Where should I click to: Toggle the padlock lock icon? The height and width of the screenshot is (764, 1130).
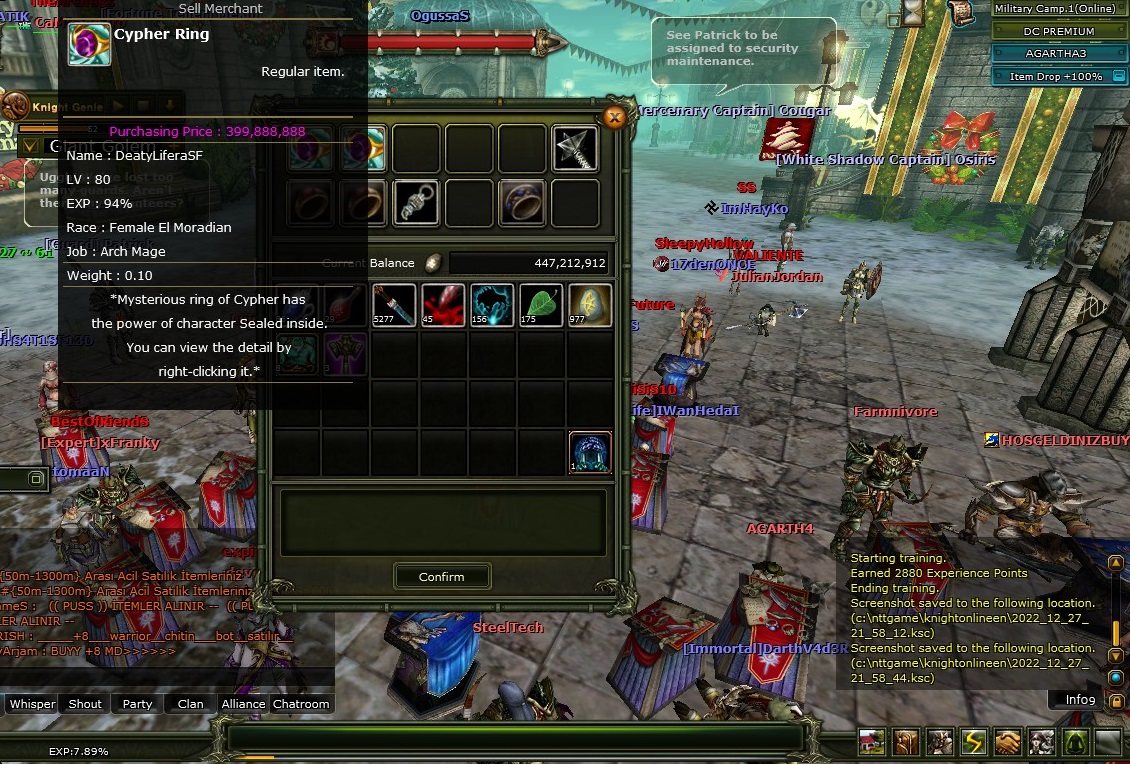click(1115, 701)
